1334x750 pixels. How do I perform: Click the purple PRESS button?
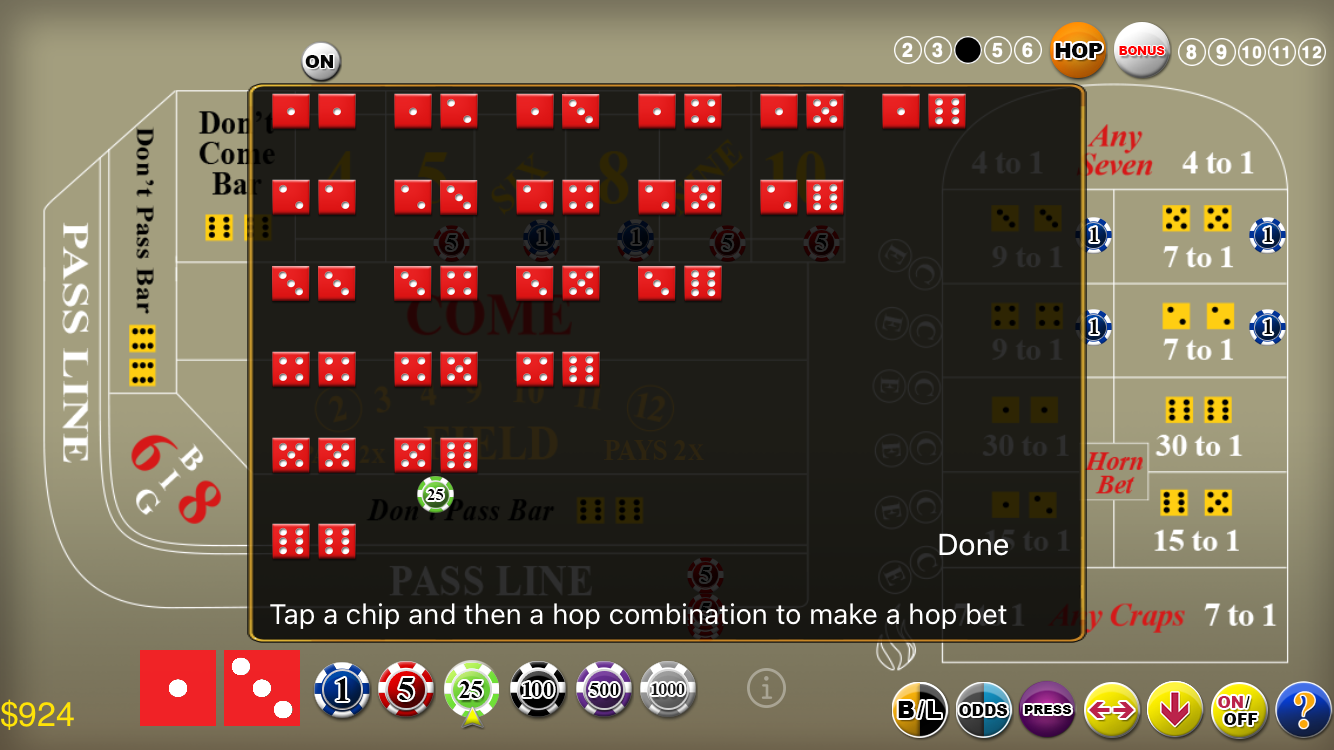[1047, 709]
